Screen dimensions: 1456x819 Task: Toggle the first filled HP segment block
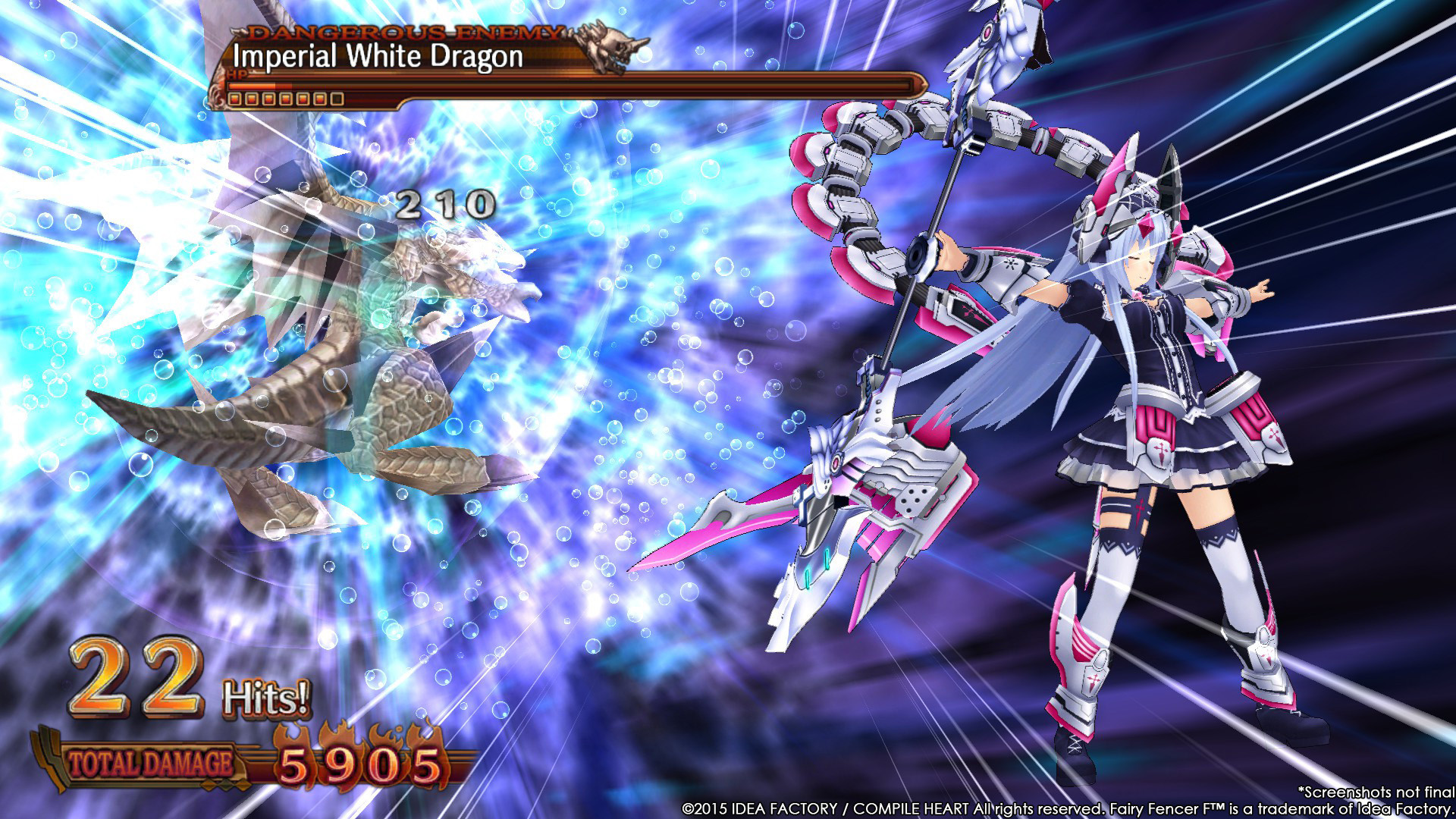click(x=234, y=99)
